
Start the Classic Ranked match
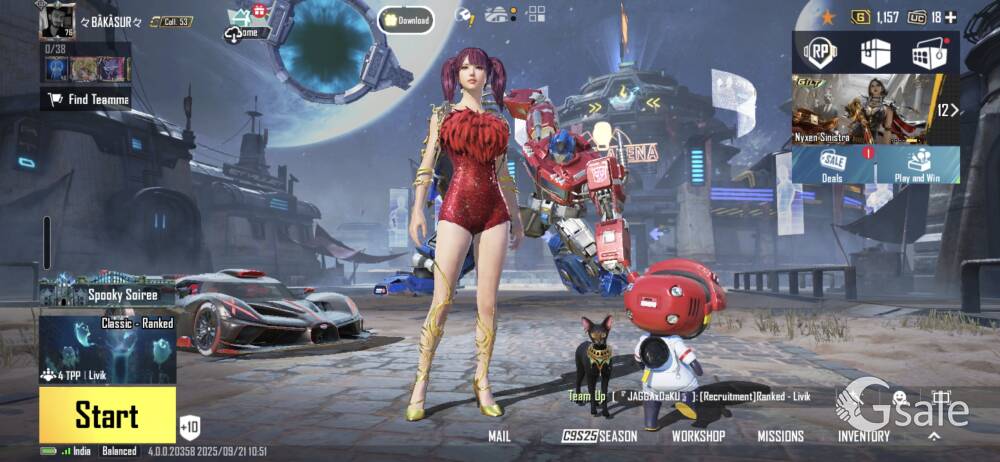(x=107, y=414)
